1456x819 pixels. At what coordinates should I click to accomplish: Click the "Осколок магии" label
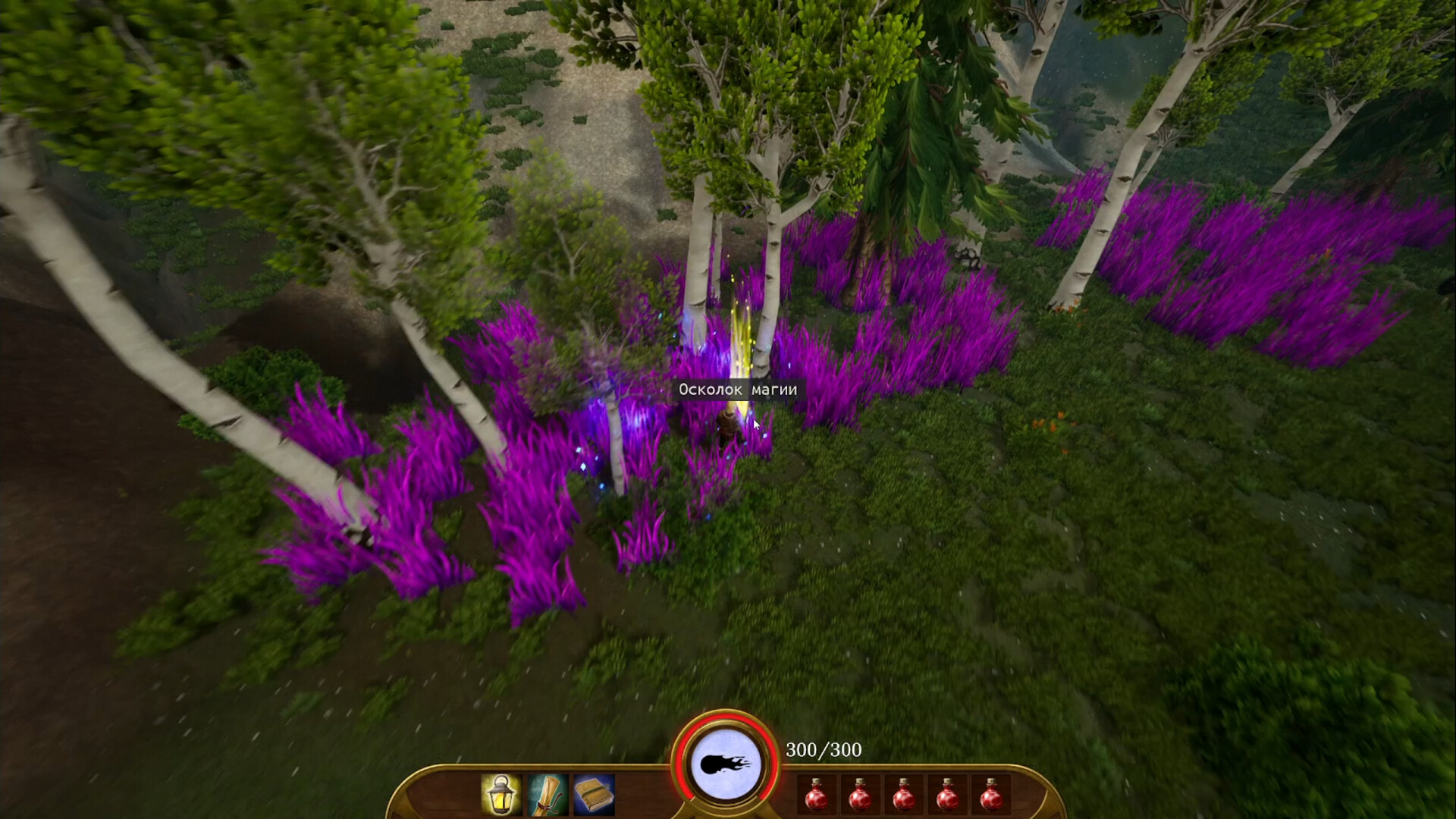point(739,389)
